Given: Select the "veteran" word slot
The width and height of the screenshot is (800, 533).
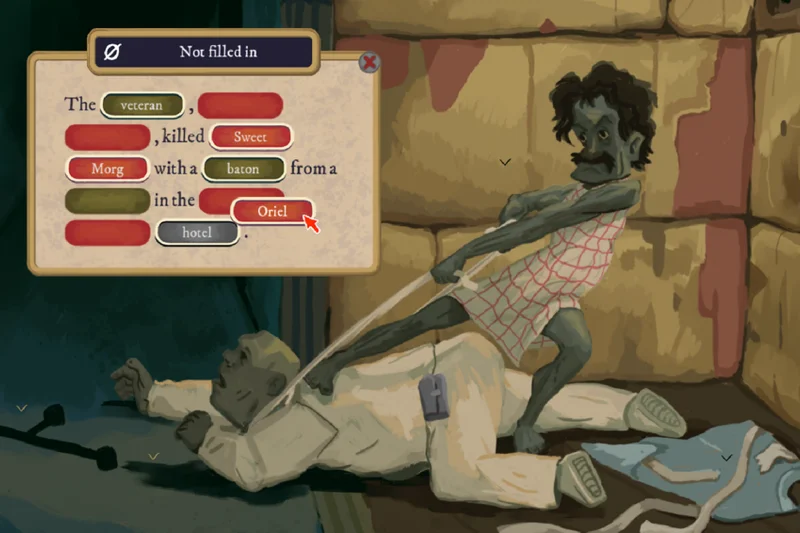Looking at the screenshot, I should point(141,104).
